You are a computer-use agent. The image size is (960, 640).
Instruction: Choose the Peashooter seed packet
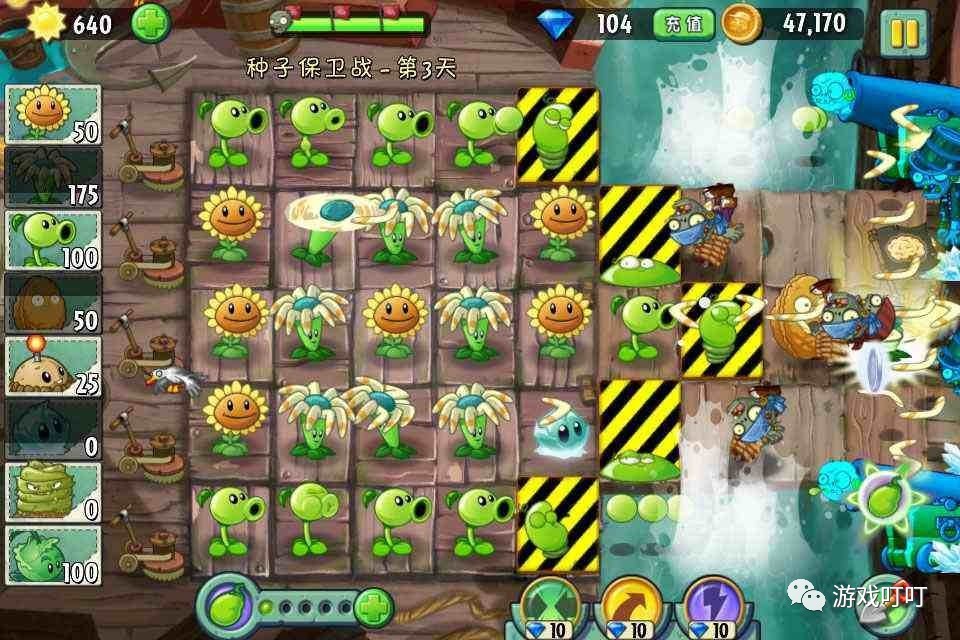[54, 240]
